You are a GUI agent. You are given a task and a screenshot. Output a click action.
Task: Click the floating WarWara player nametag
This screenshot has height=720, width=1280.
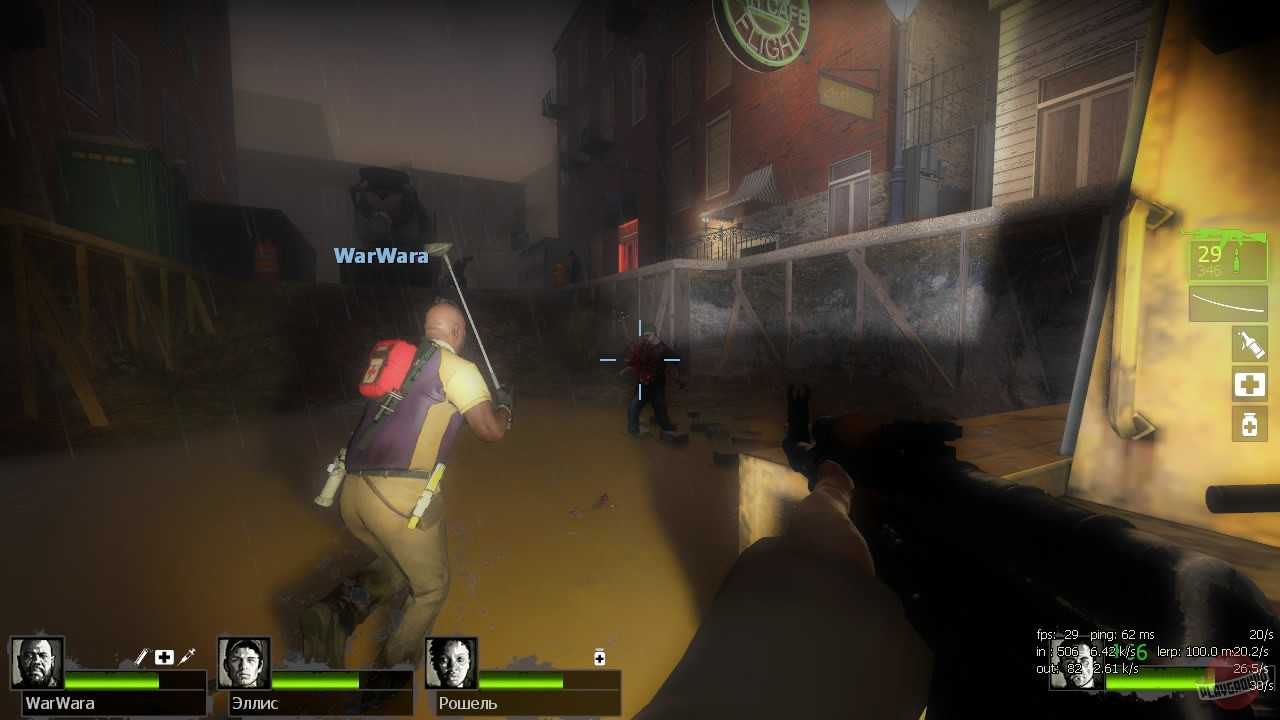pyautogui.click(x=381, y=255)
